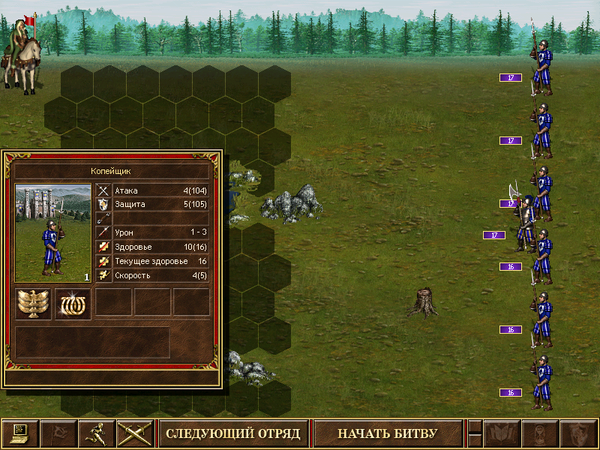Screen dimensions: 600x450
Task: Click the surrender flag button
Action: click(60, 433)
